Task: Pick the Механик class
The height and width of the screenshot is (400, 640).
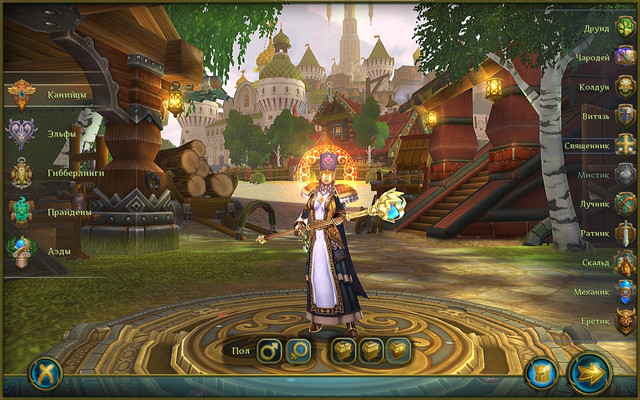Action: (625, 292)
